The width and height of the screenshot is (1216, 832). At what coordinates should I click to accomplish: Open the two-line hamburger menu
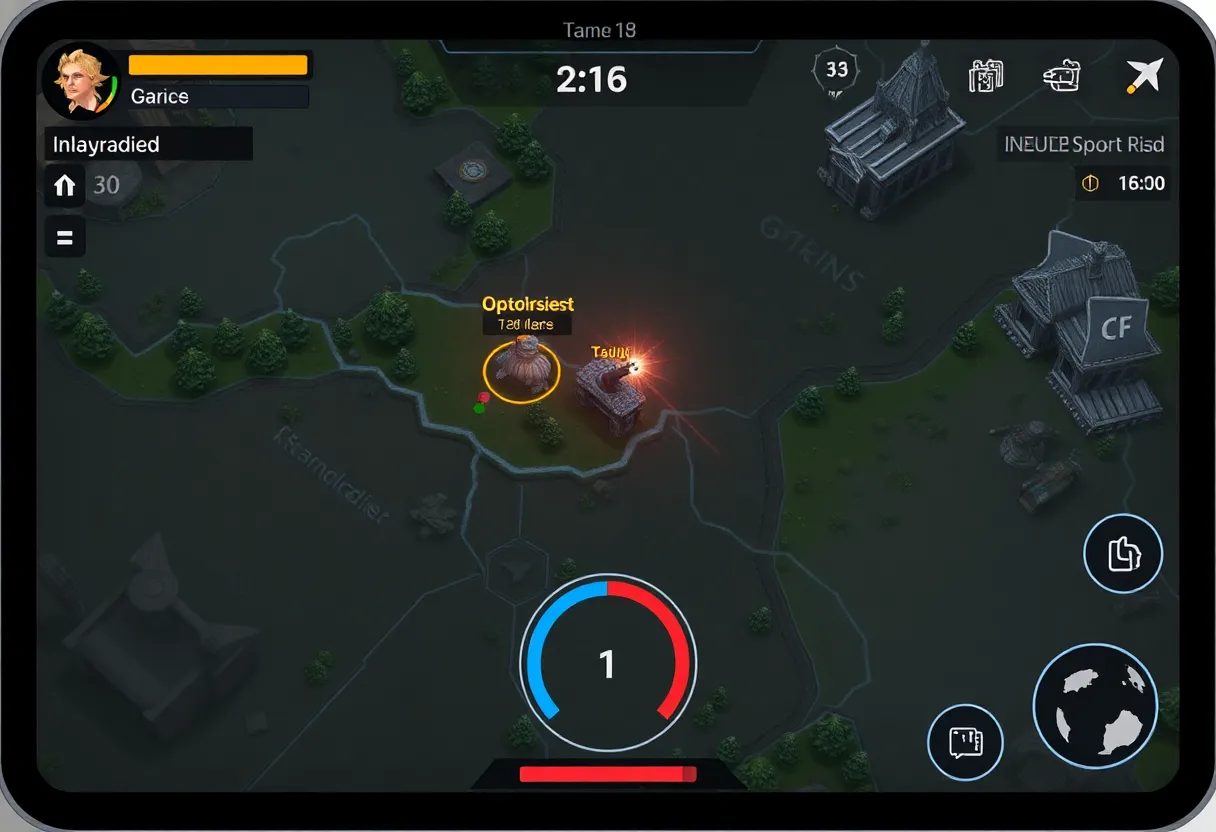(x=66, y=238)
